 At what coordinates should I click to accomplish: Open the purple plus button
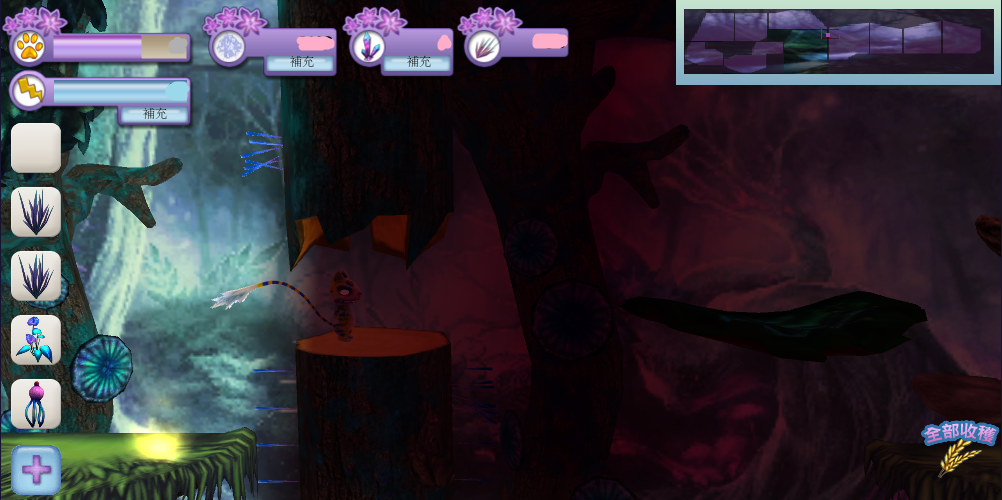[x=36, y=470]
